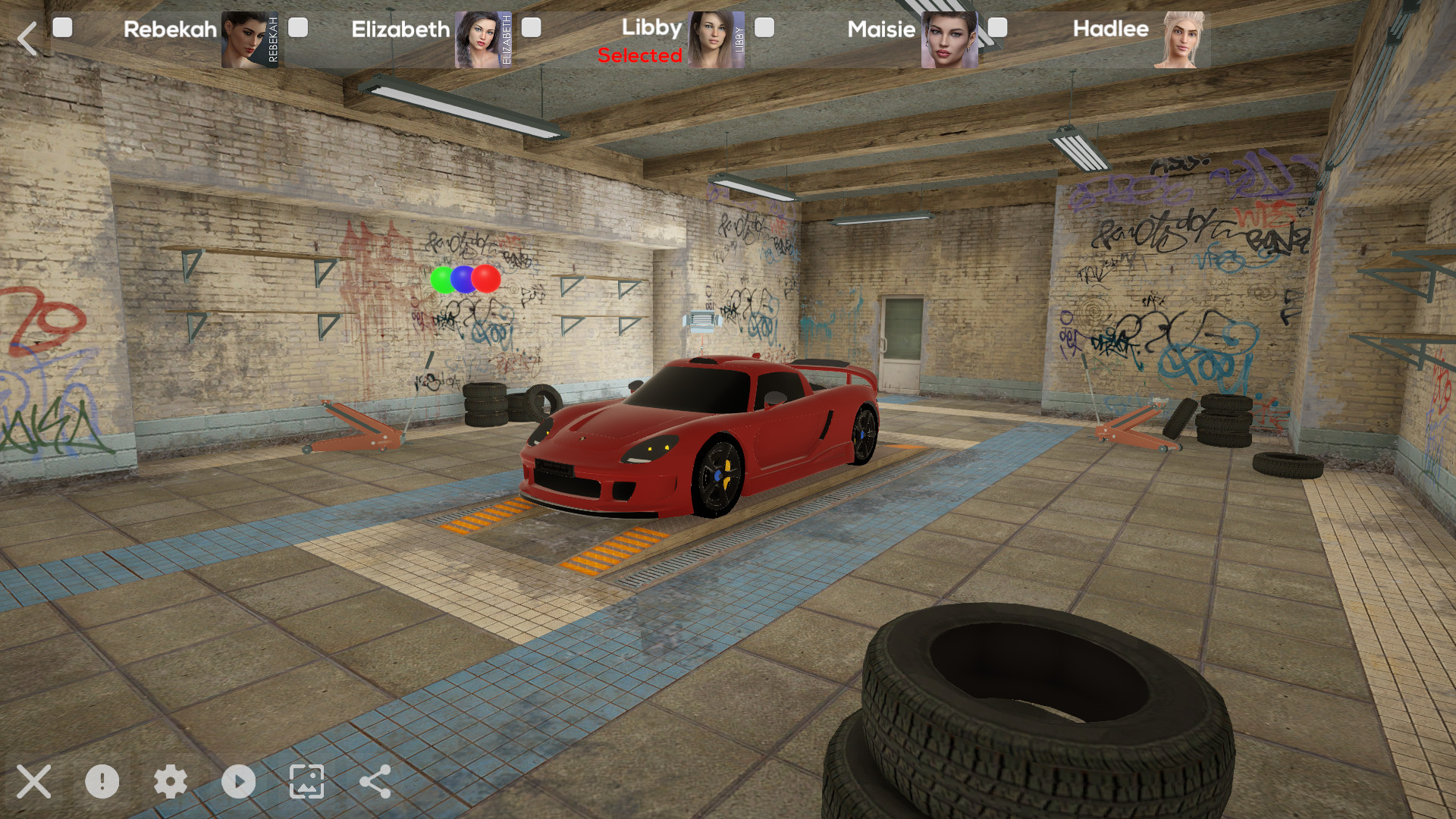Image resolution: width=1456 pixels, height=819 pixels.
Task: Open sharing via the share icon
Action: 373,782
